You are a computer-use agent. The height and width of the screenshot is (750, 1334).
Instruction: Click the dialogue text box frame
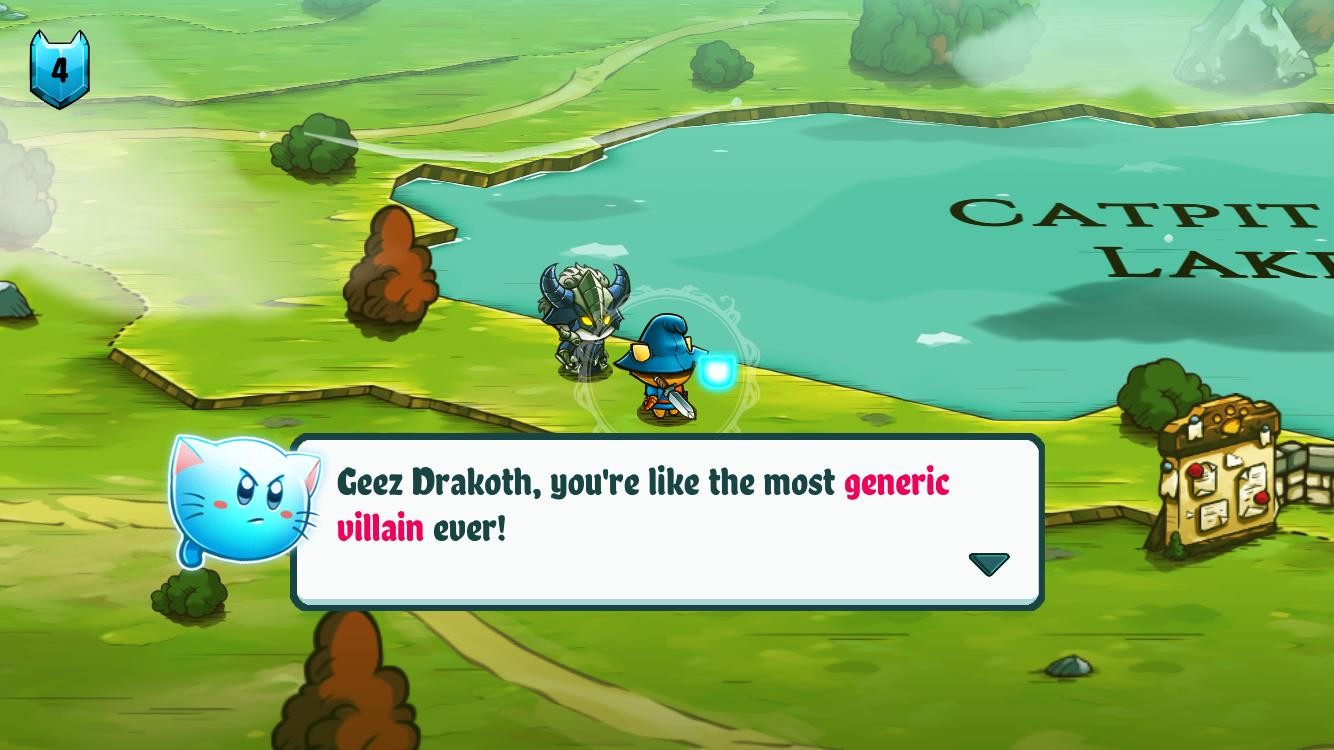668,520
